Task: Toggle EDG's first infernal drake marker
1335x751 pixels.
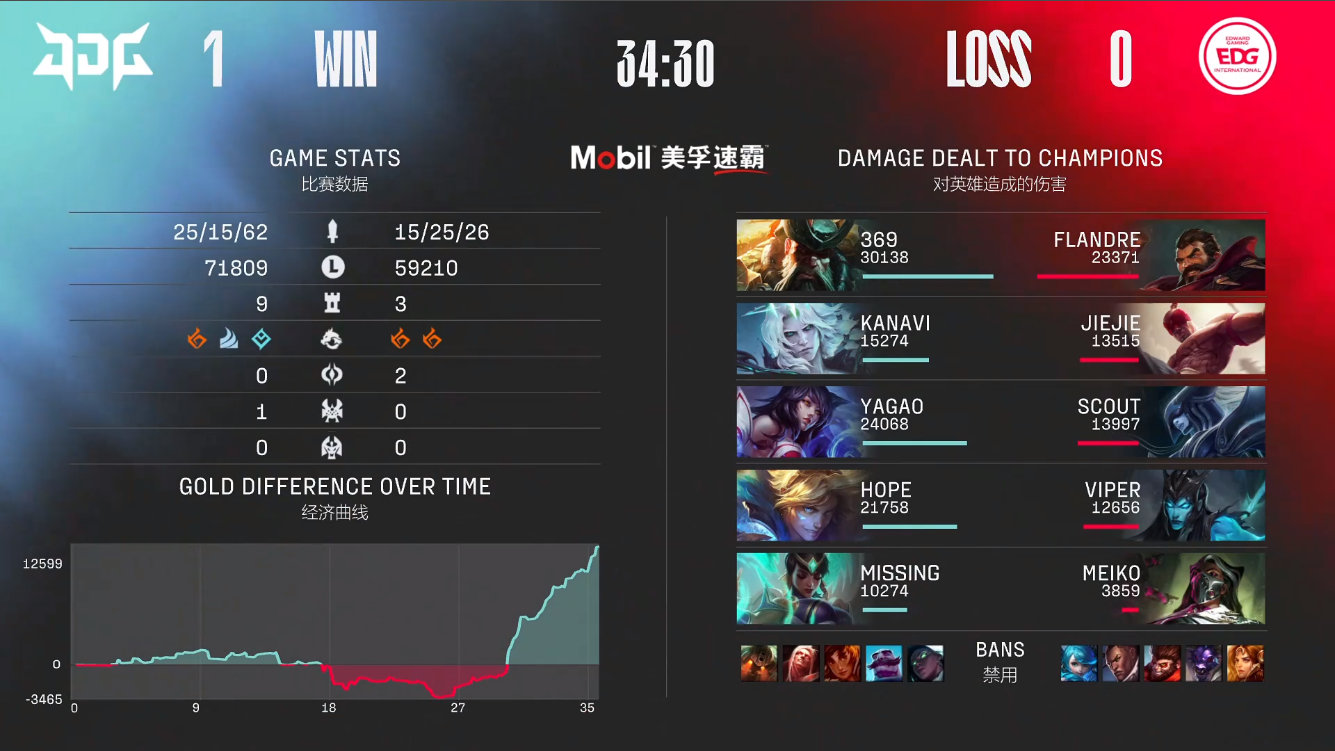Action: pos(399,340)
